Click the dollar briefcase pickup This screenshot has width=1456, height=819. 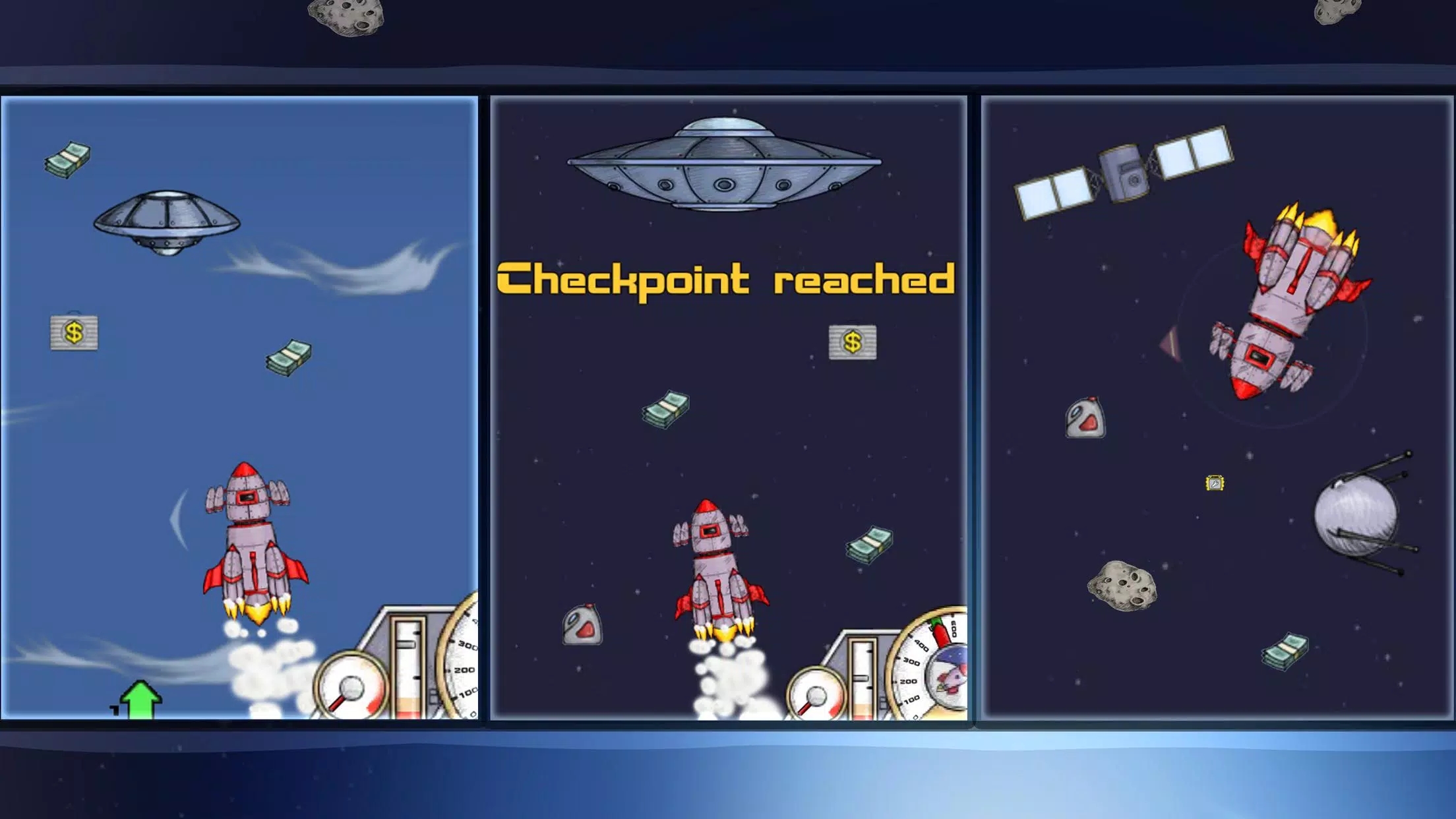tap(73, 333)
